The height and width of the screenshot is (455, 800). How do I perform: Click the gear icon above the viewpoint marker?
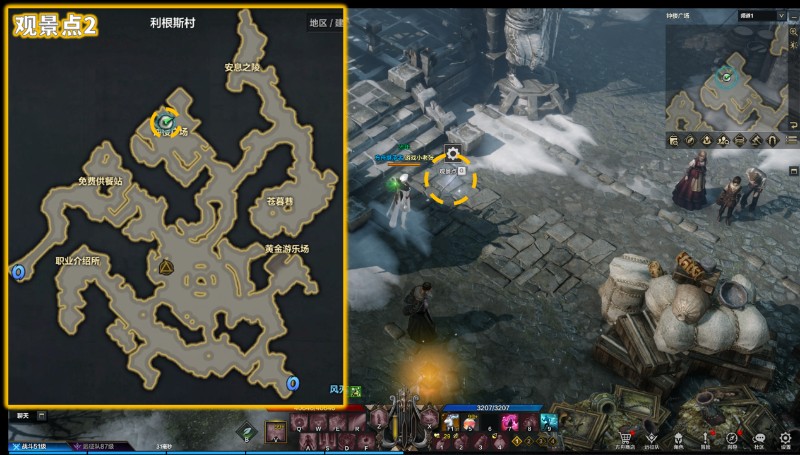[x=453, y=153]
